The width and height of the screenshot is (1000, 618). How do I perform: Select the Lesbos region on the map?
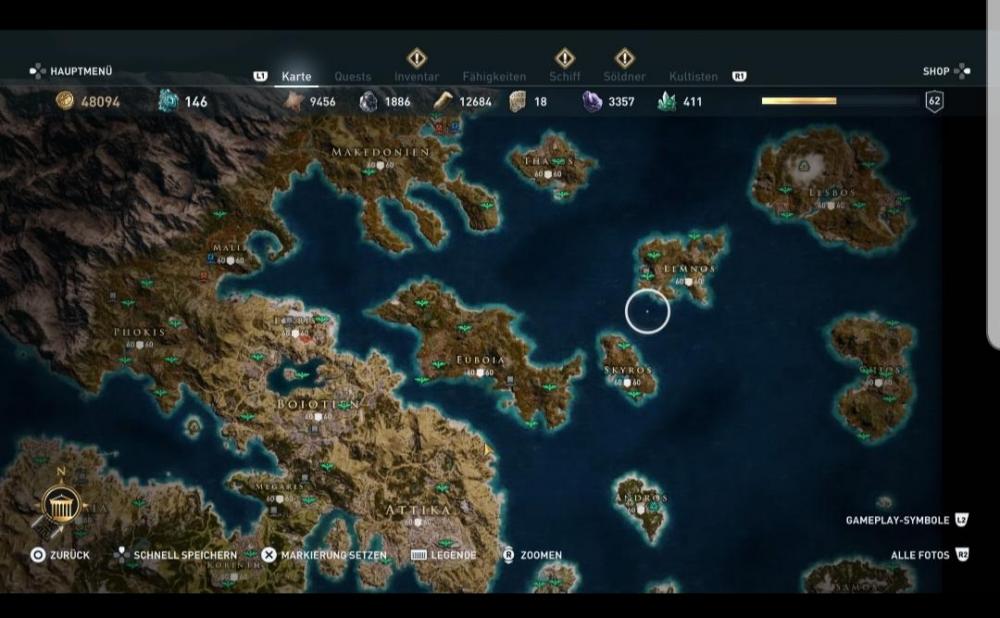pyautogui.click(x=831, y=191)
